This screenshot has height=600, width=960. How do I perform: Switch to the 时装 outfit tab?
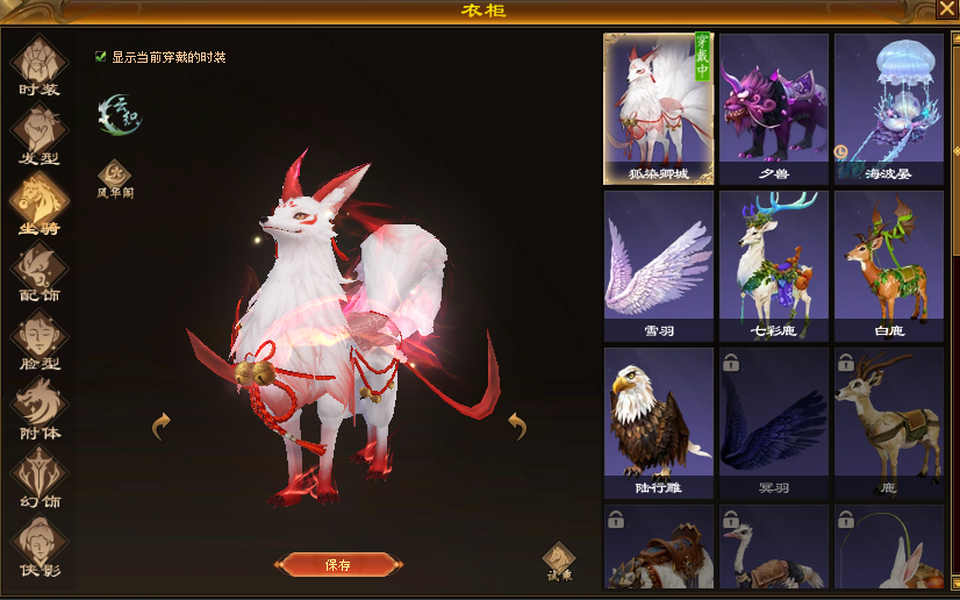[x=39, y=66]
